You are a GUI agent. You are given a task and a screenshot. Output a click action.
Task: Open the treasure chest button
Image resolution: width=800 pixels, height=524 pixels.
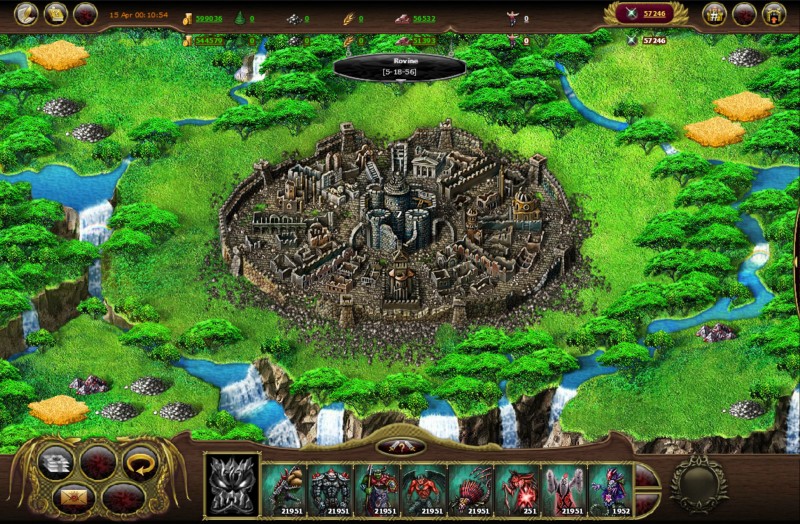point(714,14)
